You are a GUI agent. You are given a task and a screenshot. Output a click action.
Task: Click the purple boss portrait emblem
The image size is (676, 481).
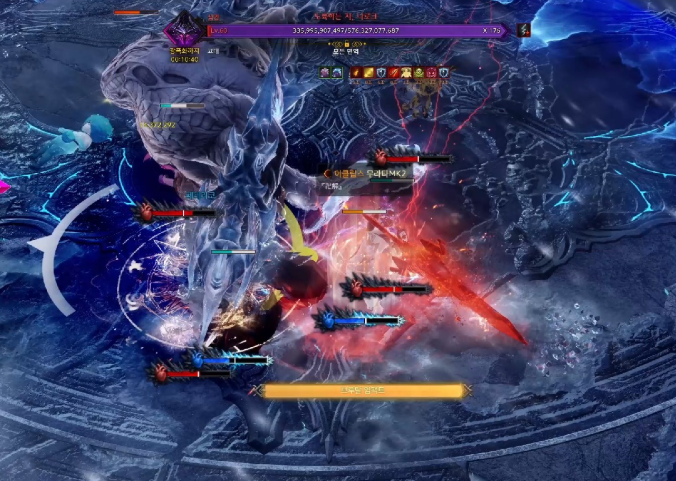184,29
